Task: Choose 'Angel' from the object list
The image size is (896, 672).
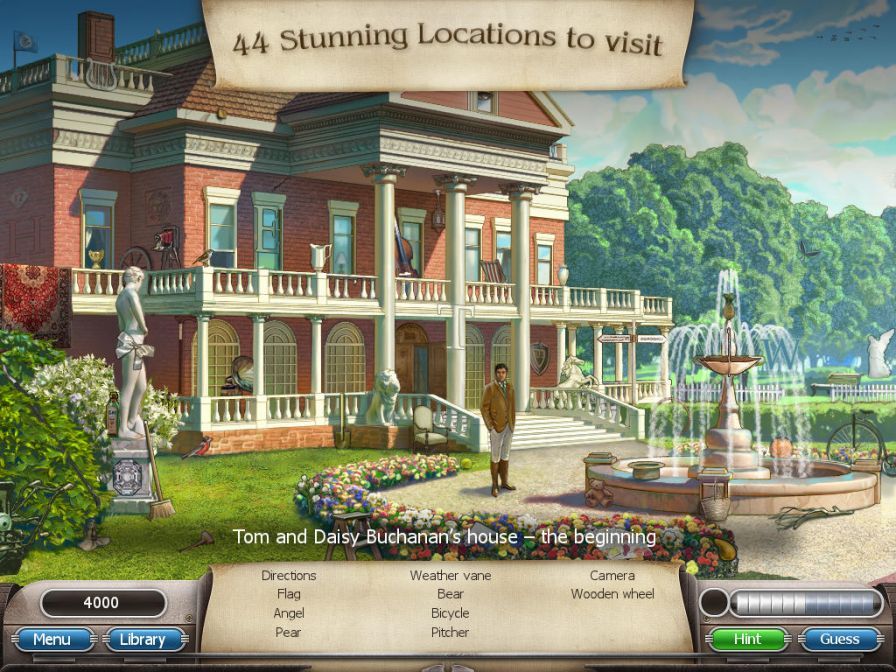Action: point(288,613)
